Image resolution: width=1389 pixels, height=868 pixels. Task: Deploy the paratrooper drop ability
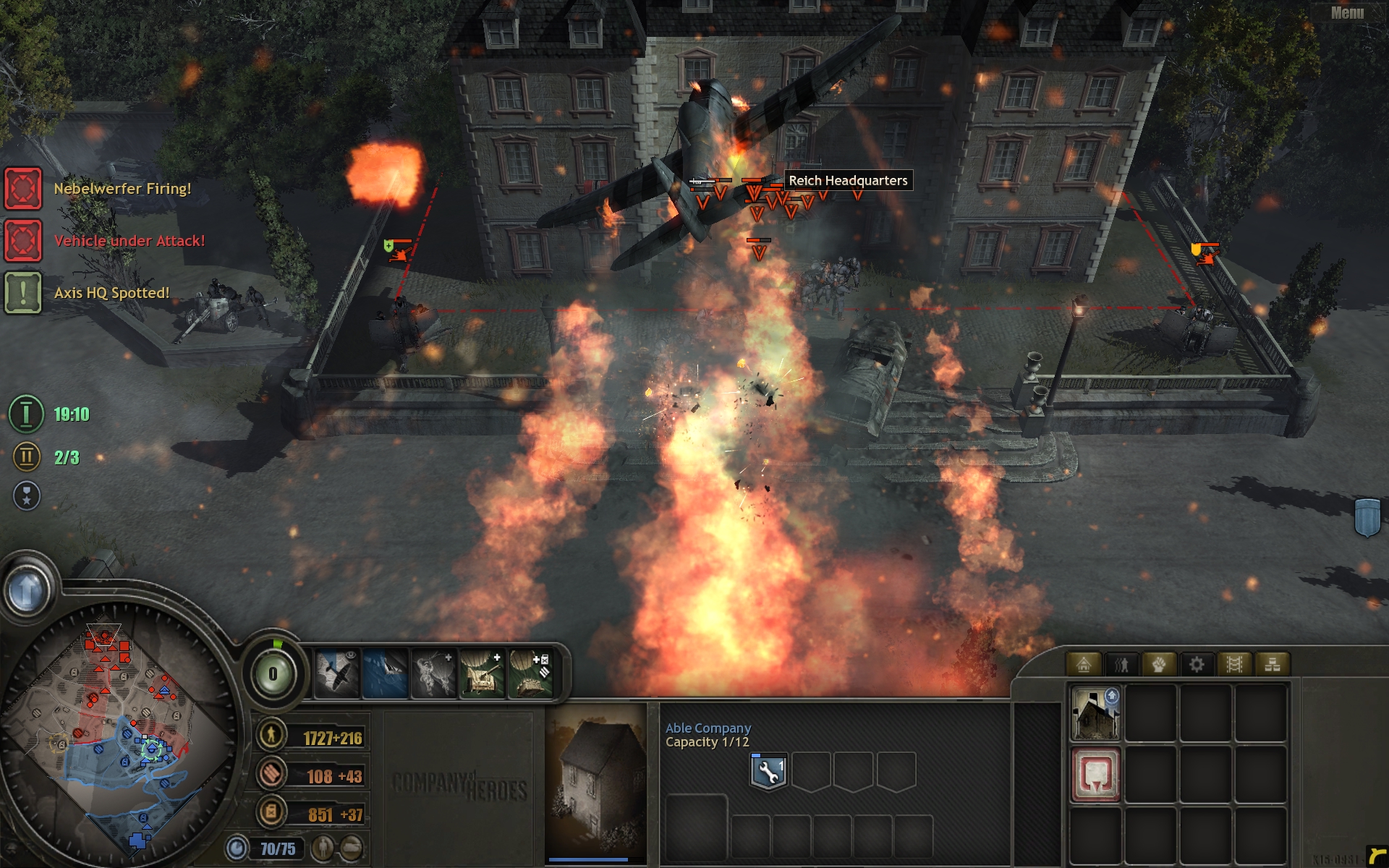point(434,674)
